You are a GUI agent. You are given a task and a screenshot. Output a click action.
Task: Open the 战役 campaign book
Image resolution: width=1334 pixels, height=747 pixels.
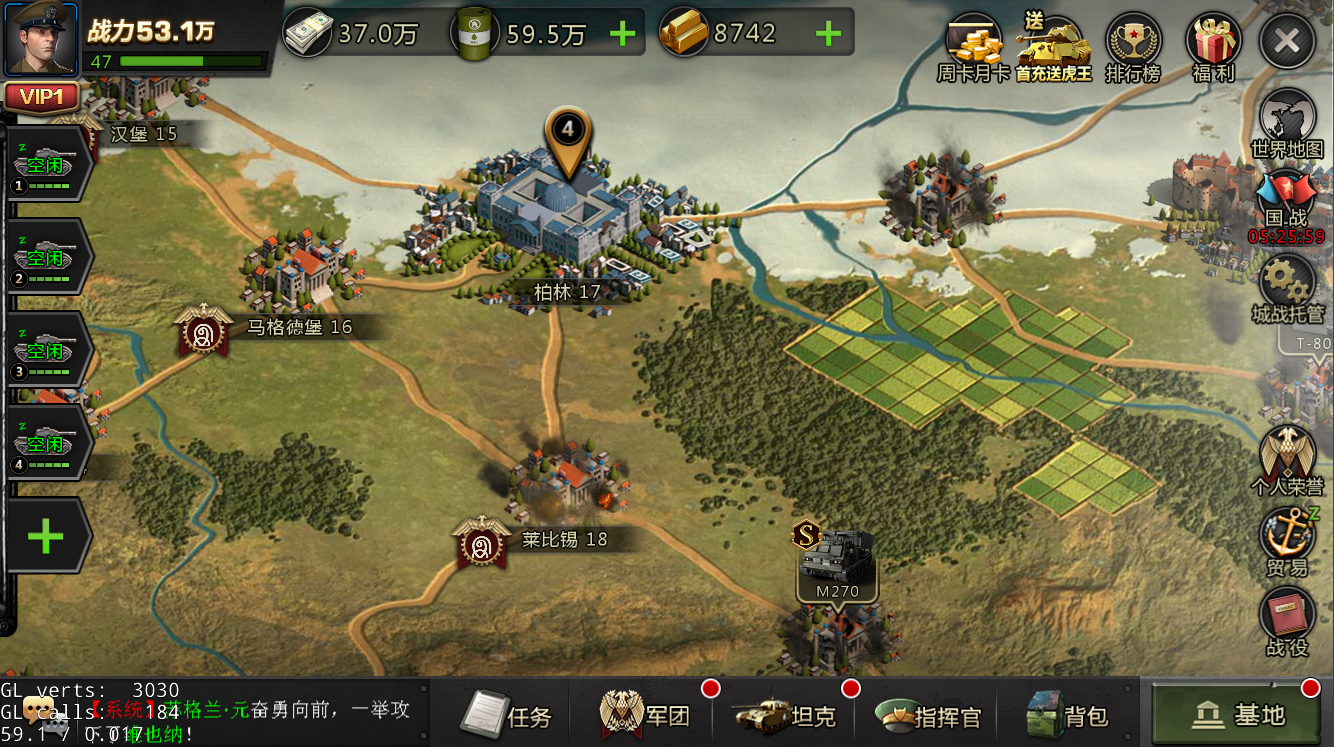coord(1287,620)
